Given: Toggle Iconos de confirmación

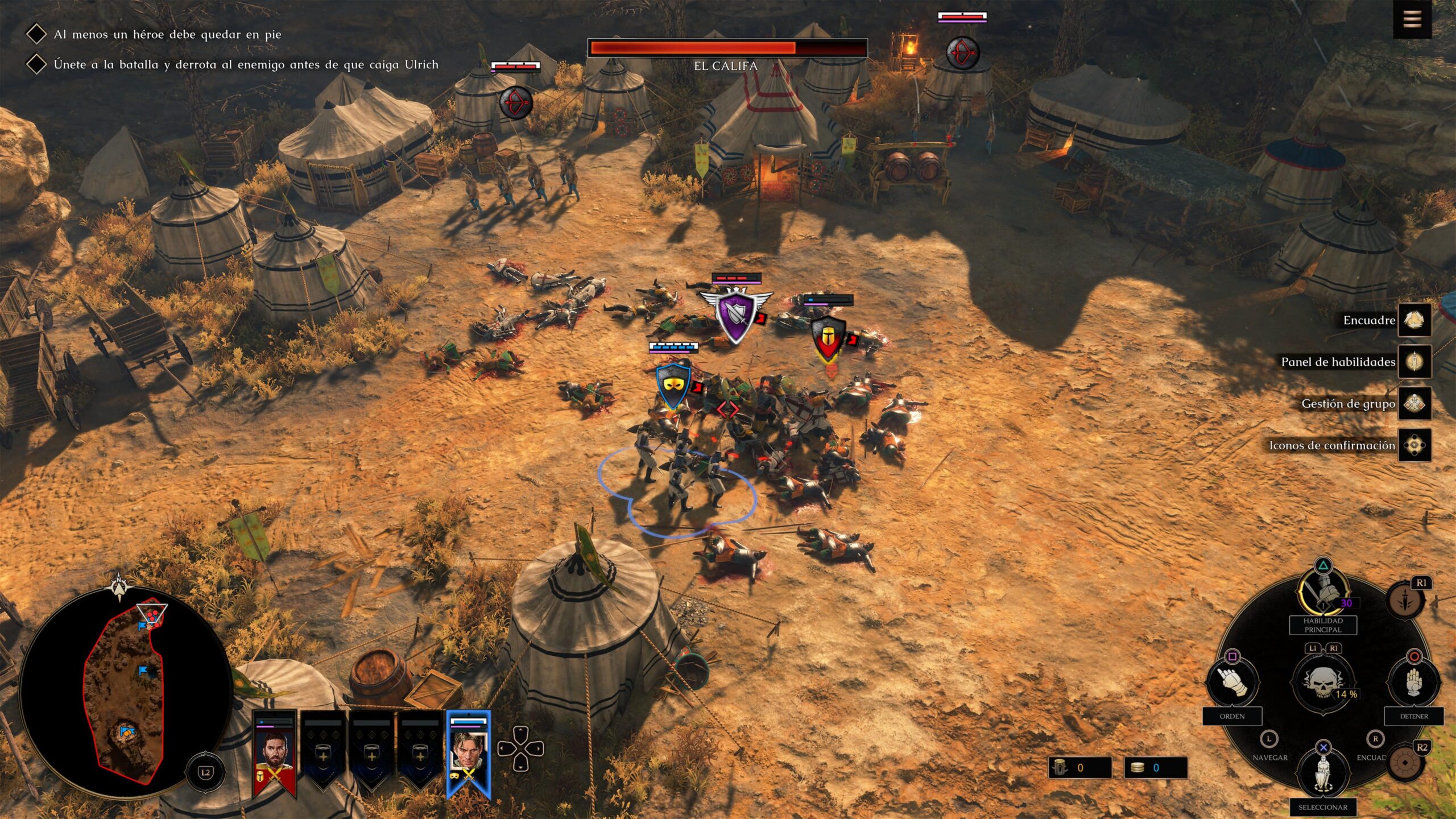Looking at the screenshot, I should coord(1414,445).
